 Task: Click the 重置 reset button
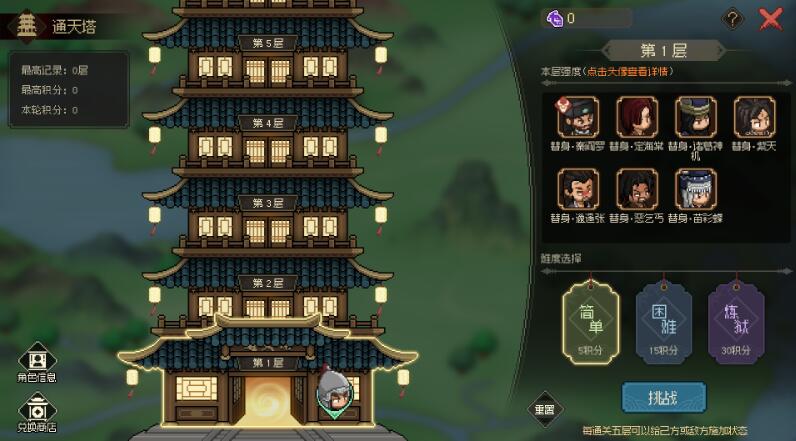[545, 408]
